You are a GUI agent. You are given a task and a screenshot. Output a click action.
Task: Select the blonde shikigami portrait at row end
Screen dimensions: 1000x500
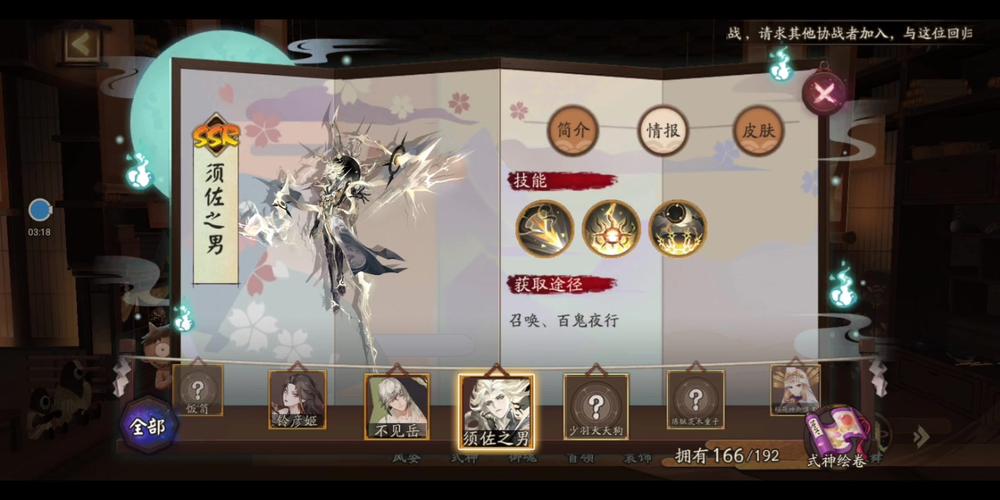(x=795, y=389)
